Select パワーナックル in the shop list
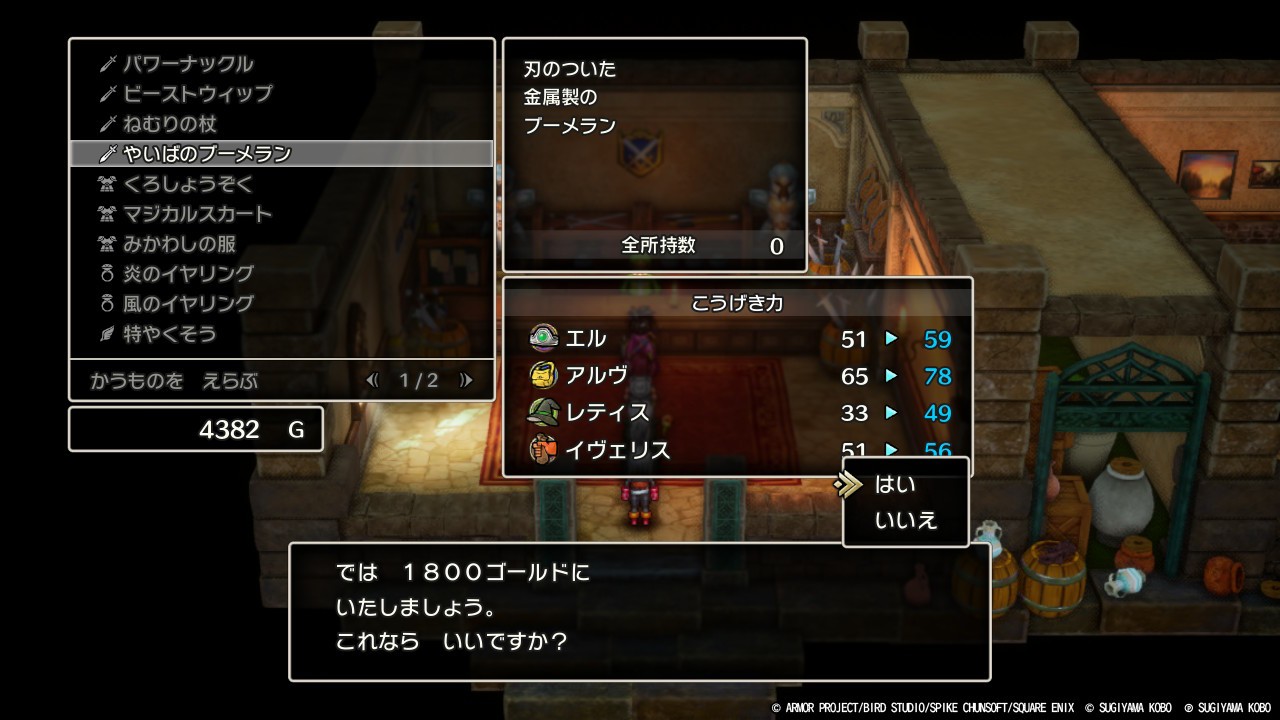1280x720 pixels. [x=188, y=64]
